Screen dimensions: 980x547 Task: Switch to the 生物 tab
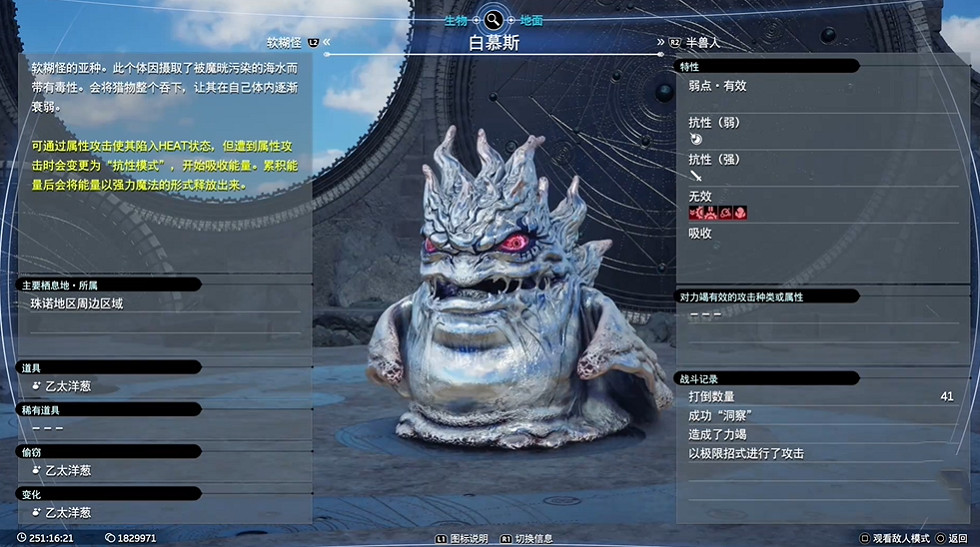pos(457,20)
